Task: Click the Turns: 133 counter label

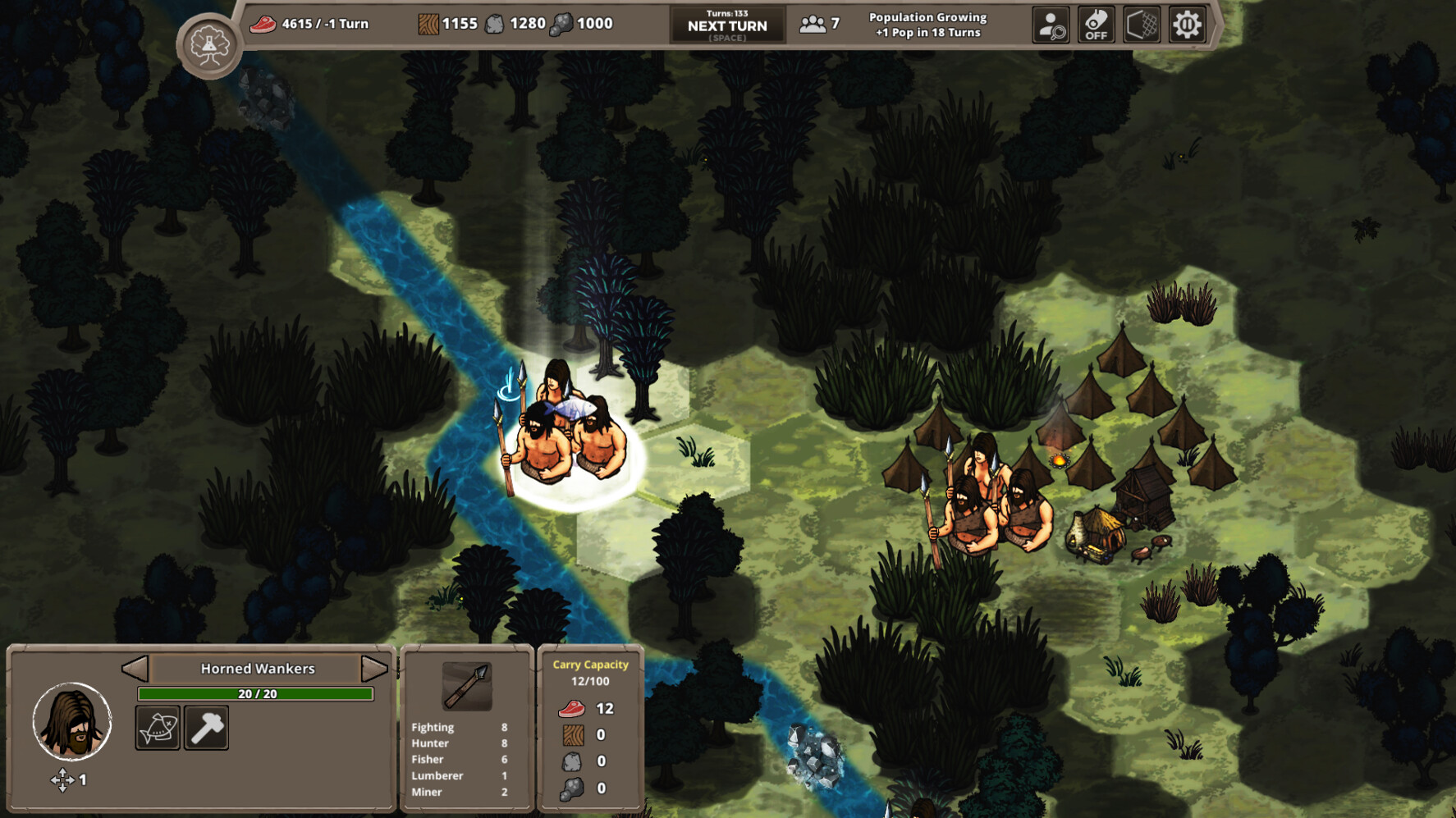Action: (x=726, y=11)
